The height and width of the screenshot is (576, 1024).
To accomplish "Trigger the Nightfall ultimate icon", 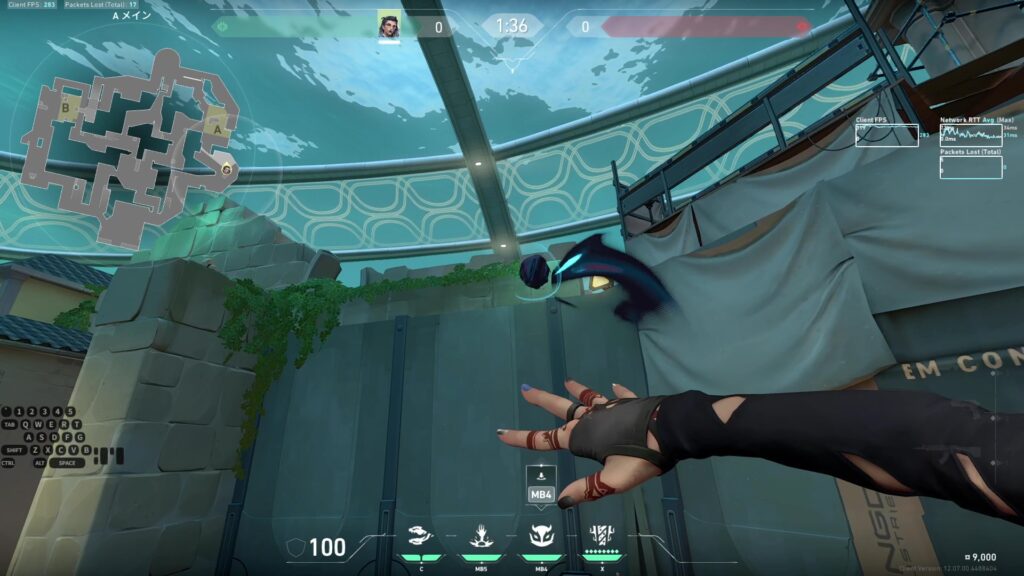I will (602, 535).
